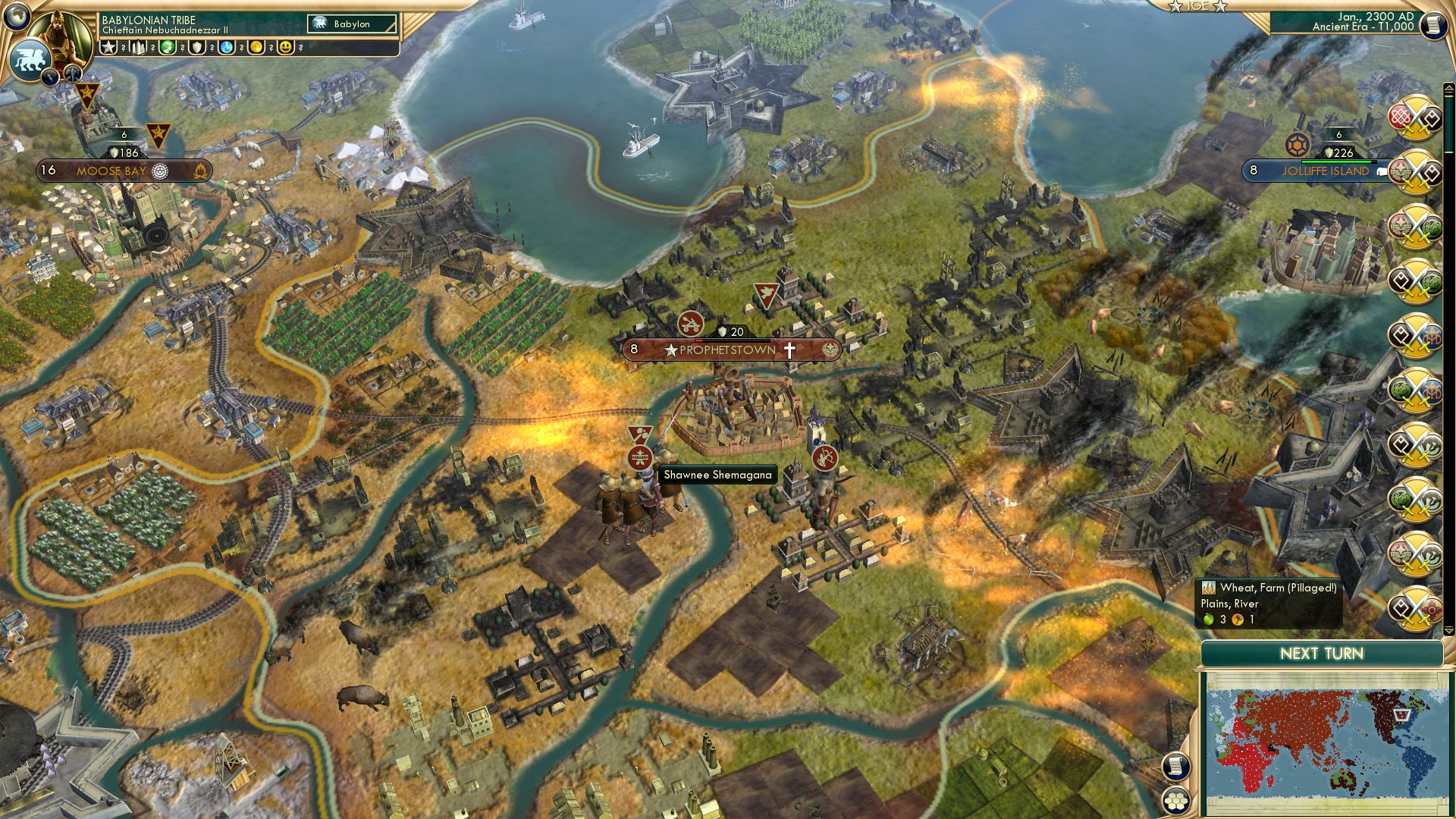This screenshot has width=1456, height=819.
Task: Toggle the hex grid map options button
Action: [x=1175, y=800]
